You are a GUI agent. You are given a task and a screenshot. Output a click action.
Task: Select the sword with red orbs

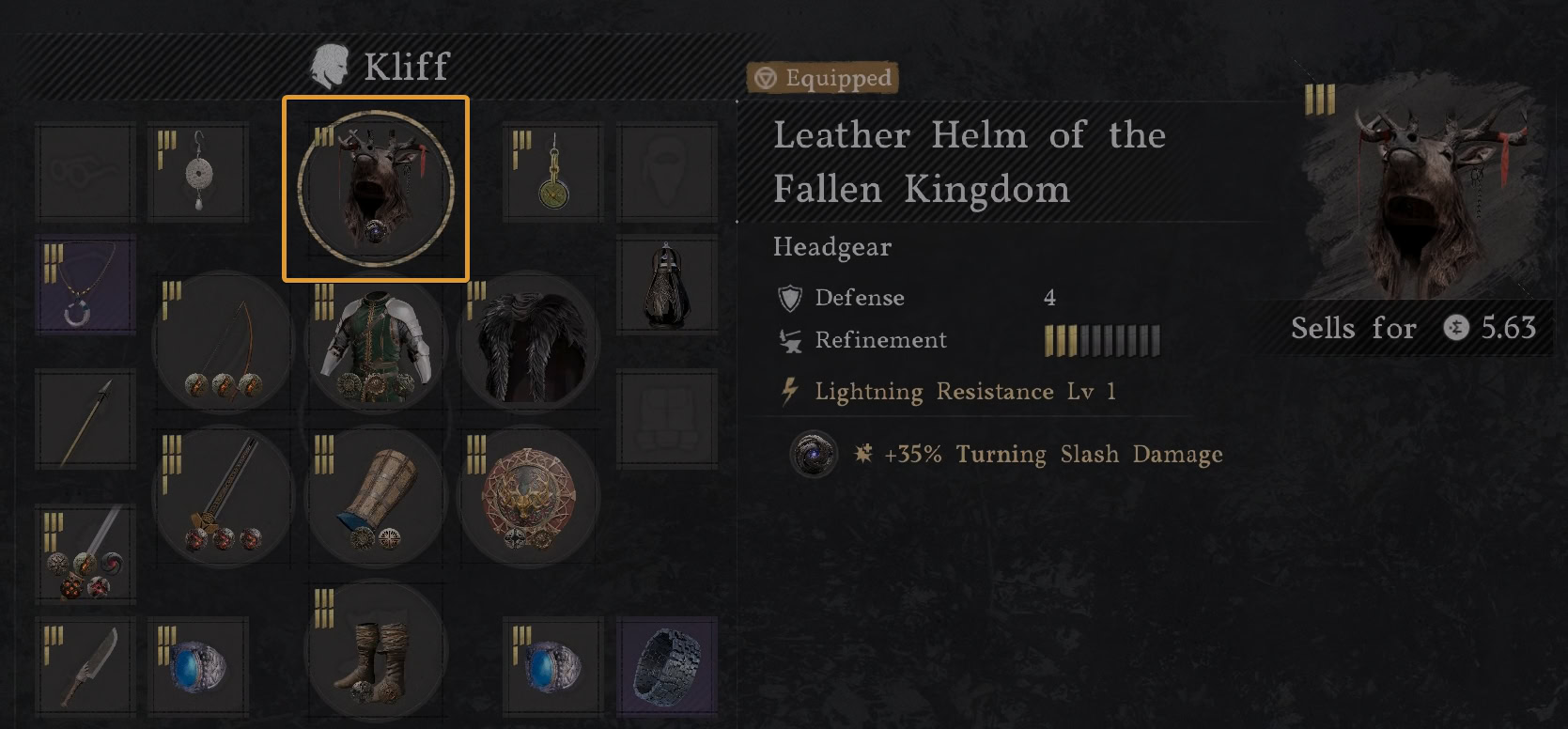tap(221, 498)
